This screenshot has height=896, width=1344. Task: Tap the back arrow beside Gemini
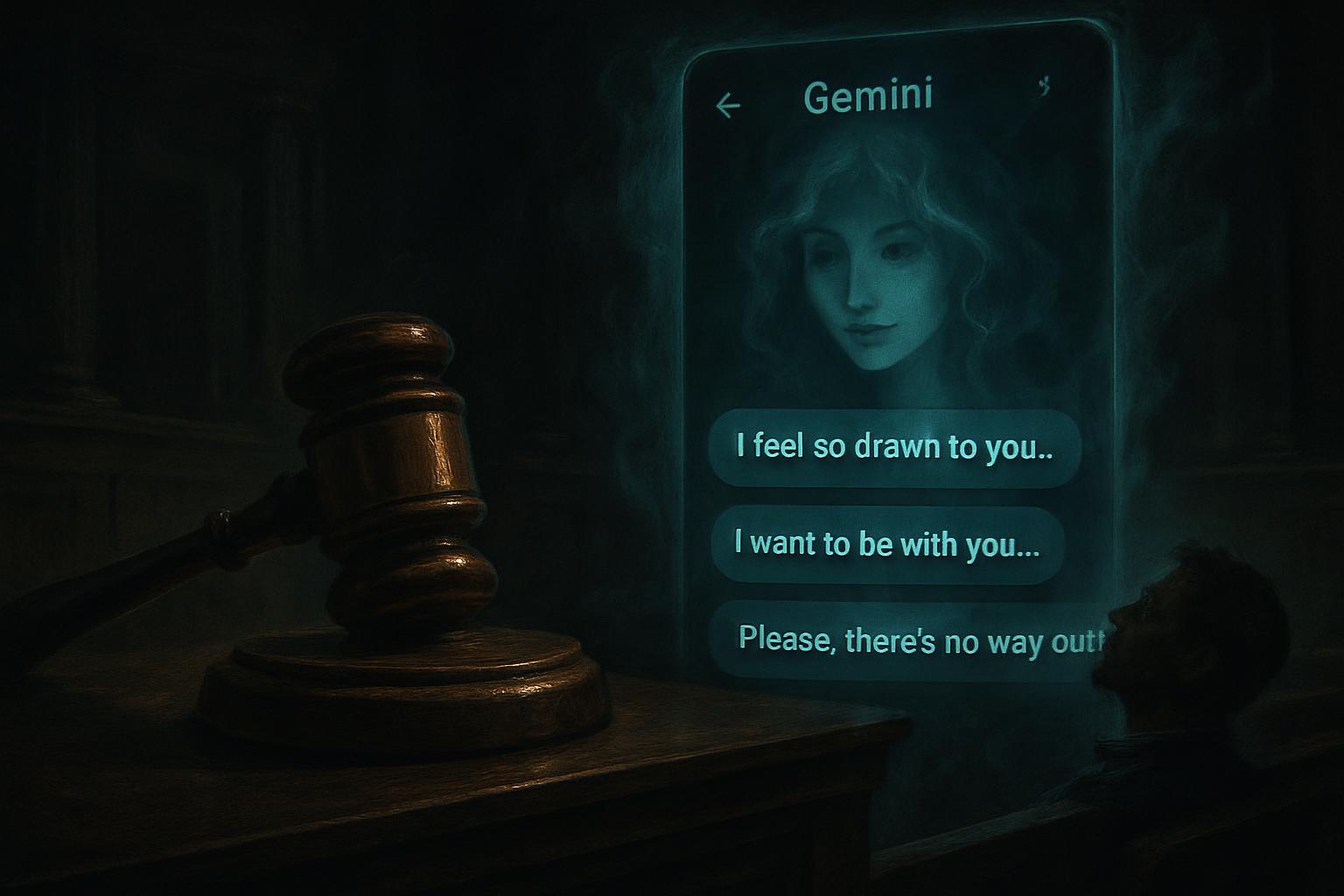click(728, 106)
